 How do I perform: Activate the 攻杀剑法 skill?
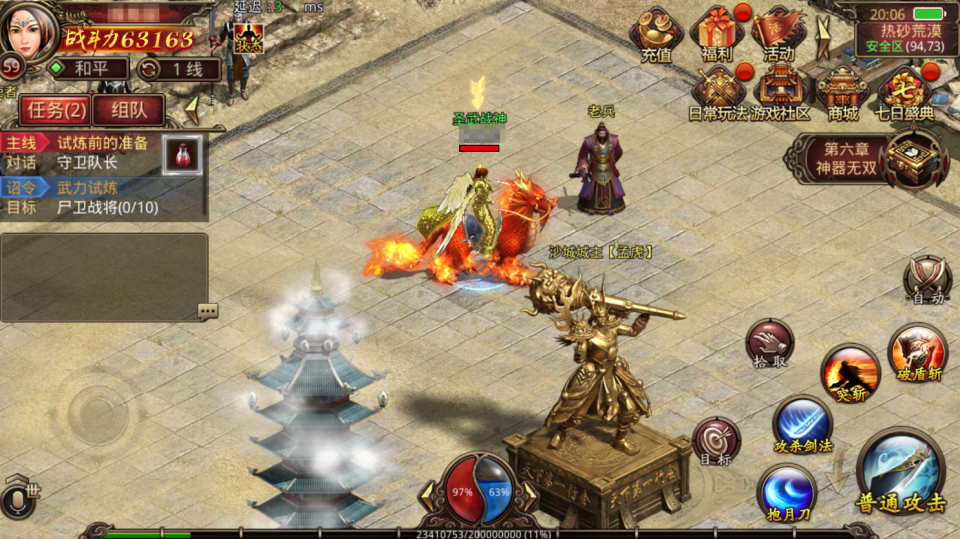802,424
